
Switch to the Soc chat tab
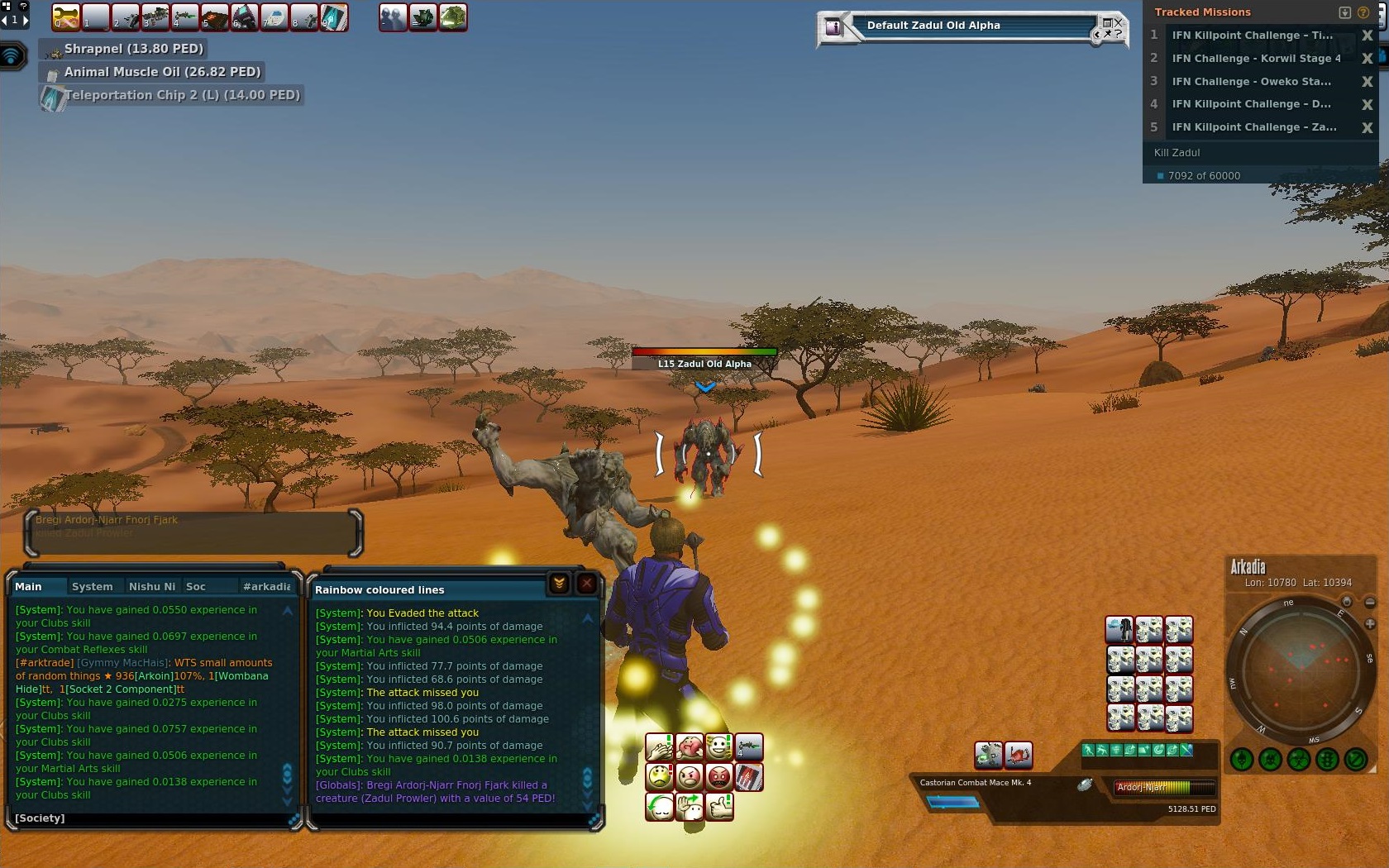[x=196, y=586]
